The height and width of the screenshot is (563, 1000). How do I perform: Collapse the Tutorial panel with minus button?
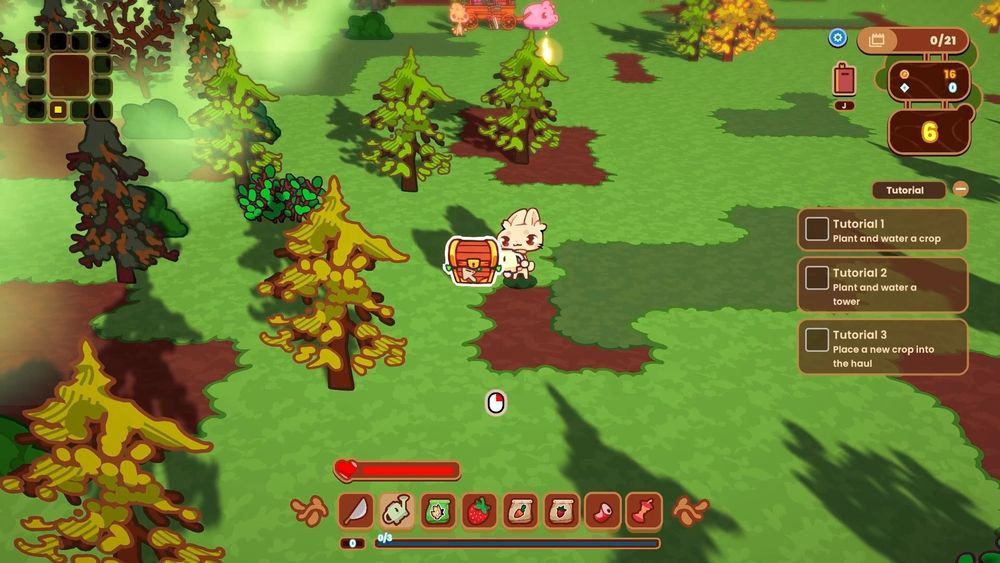click(960, 189)
